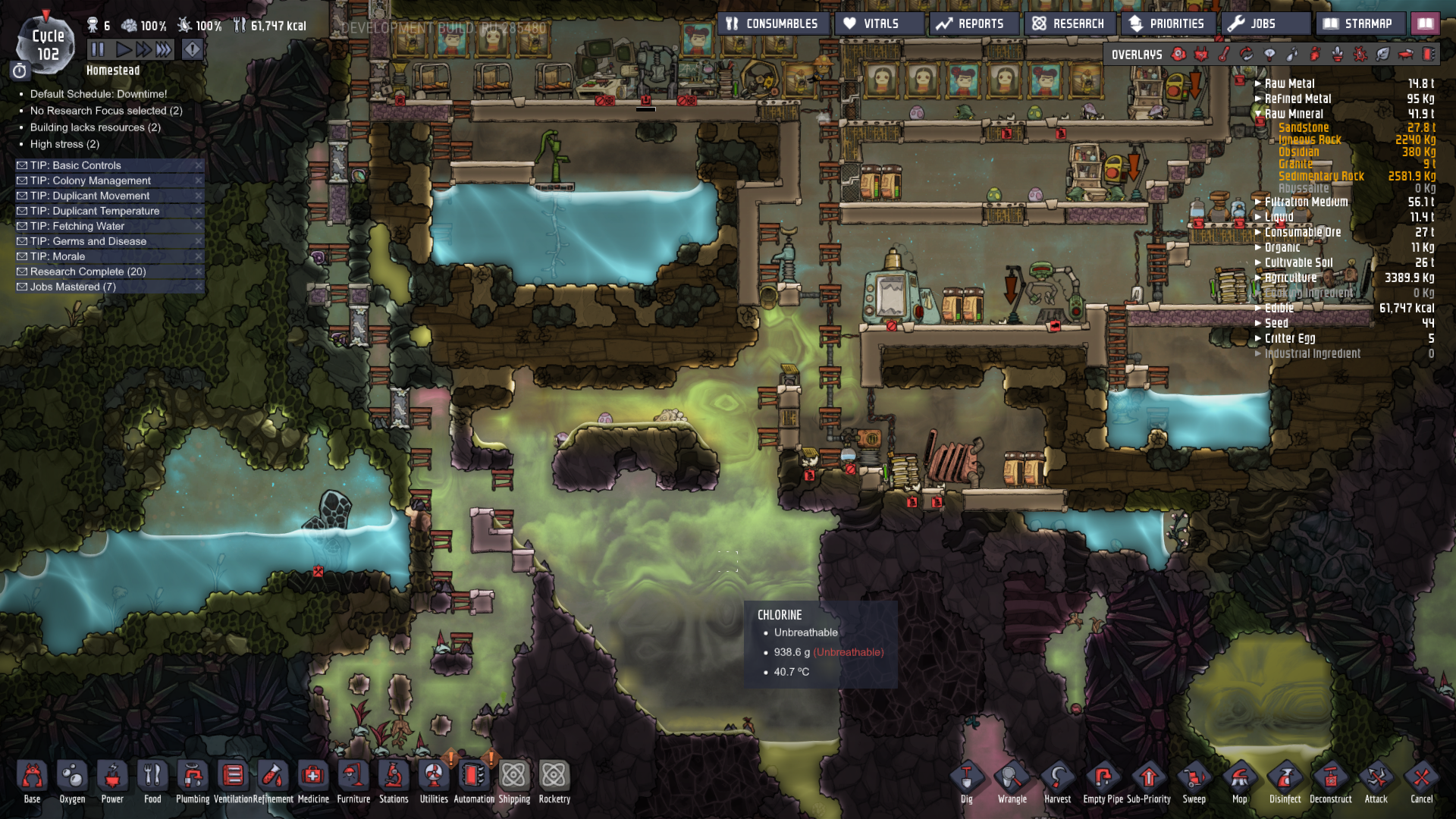
Task: Open the Oxygen build category
Action: click(72, 780)
